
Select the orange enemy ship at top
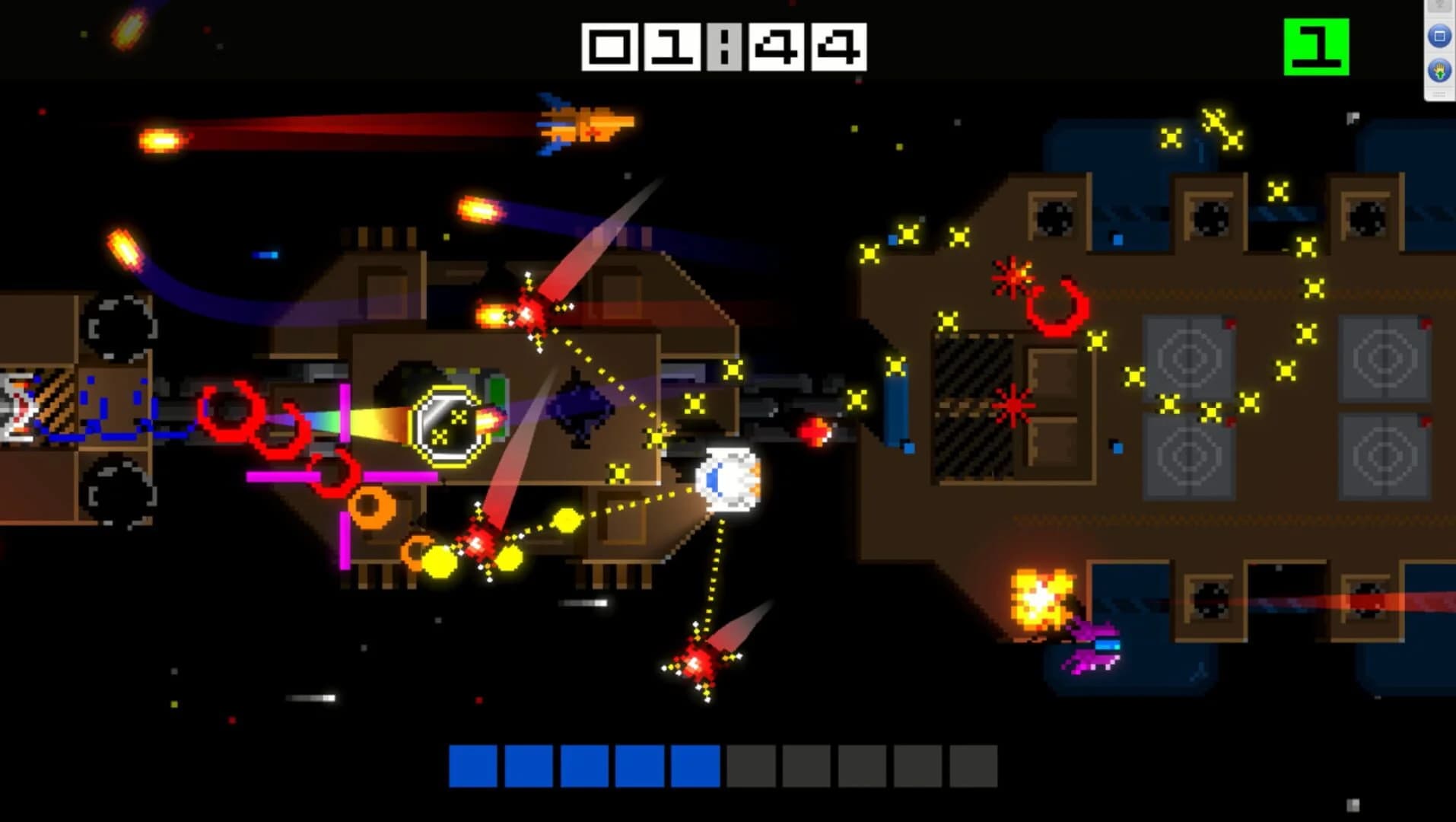[580, 126]
